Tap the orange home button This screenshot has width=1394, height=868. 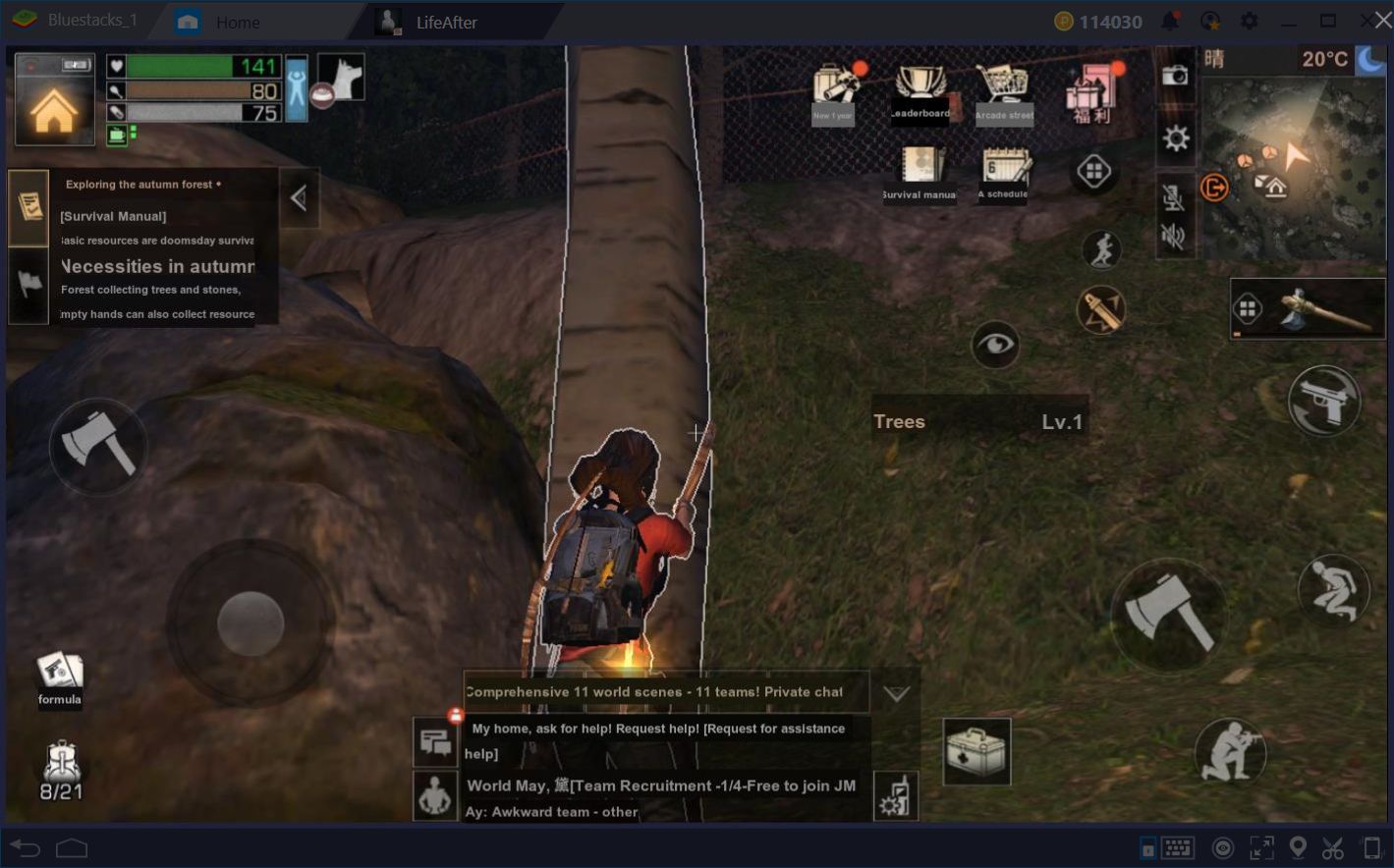pyautogui.click(x=54, y=111)
